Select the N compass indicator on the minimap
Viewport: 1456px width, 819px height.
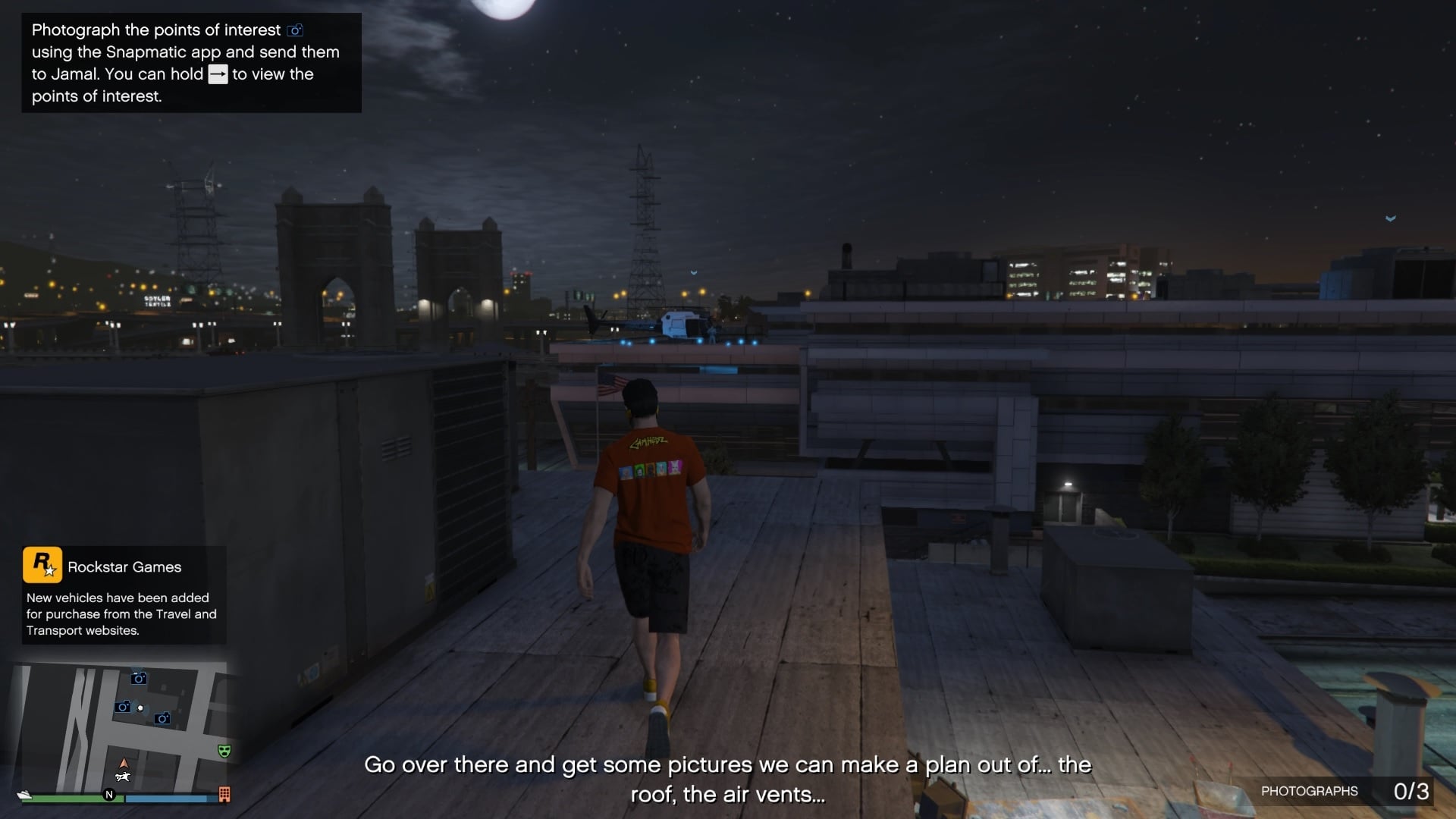pyautogui.click(x=110, y=794)
